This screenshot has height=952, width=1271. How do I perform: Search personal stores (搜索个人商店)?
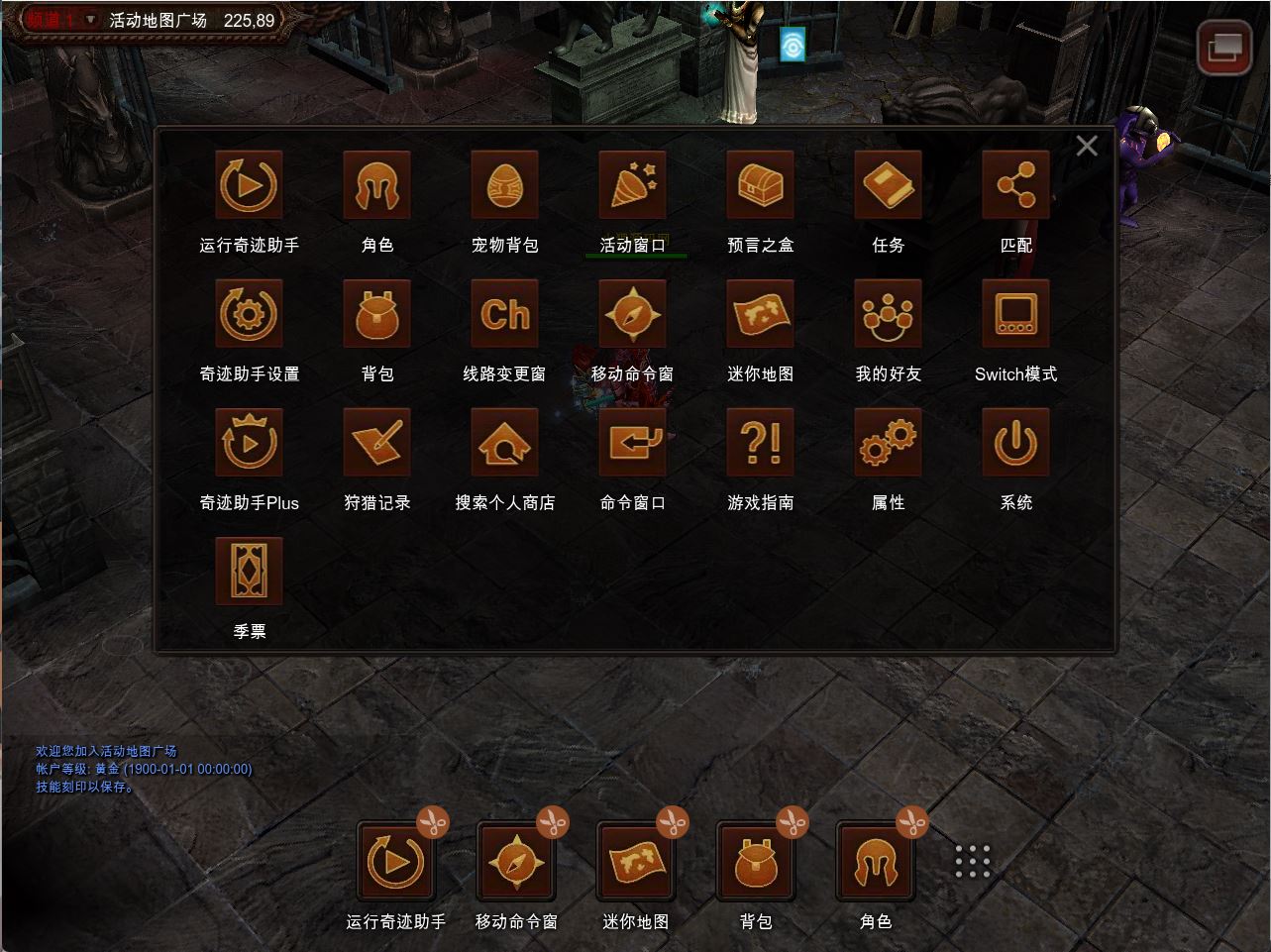tap(505, 443)
